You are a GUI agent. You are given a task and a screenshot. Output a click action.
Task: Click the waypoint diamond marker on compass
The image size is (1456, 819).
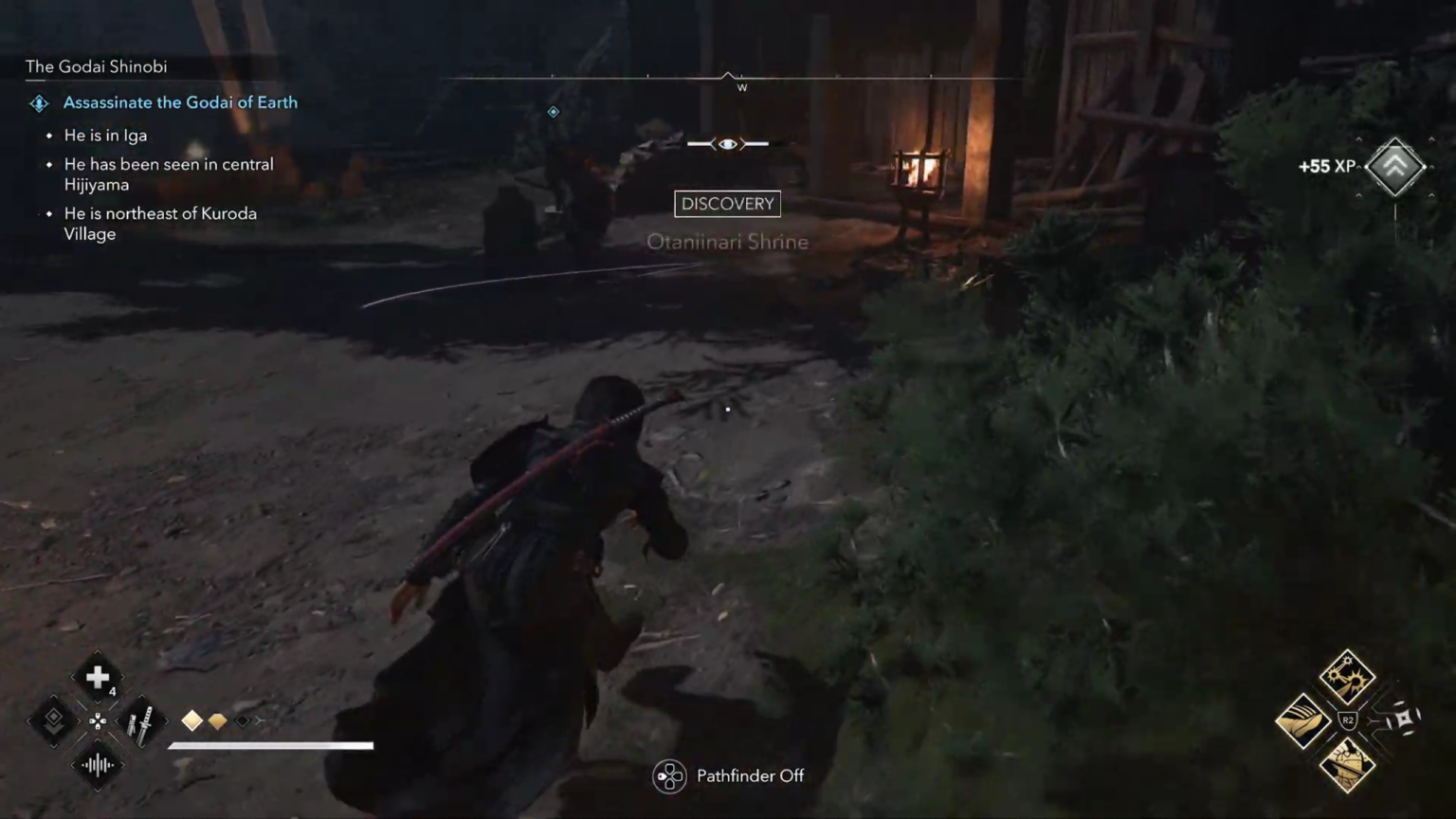[554, 111]
